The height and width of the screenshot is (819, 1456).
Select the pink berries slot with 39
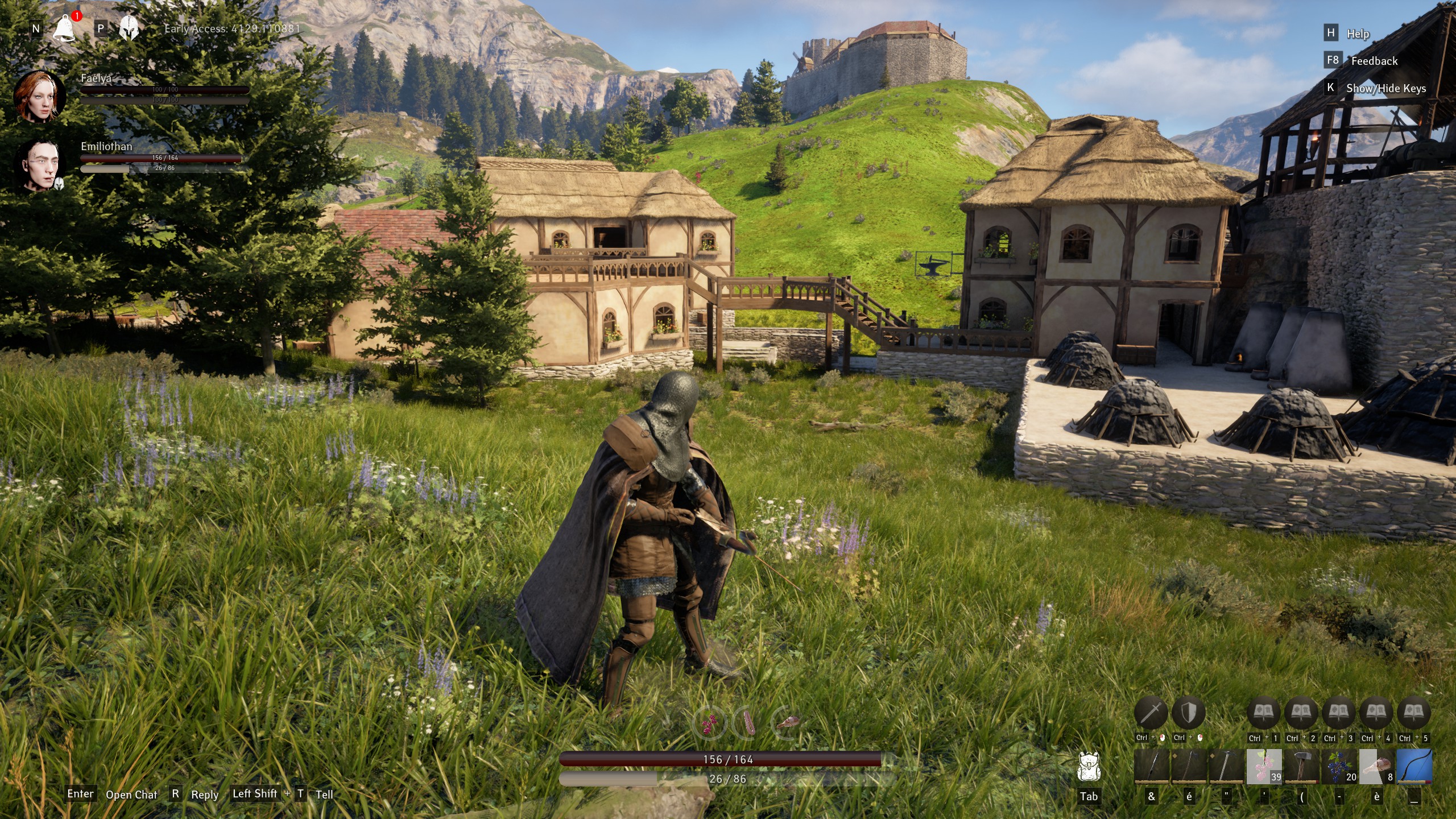click(1264, 767)
